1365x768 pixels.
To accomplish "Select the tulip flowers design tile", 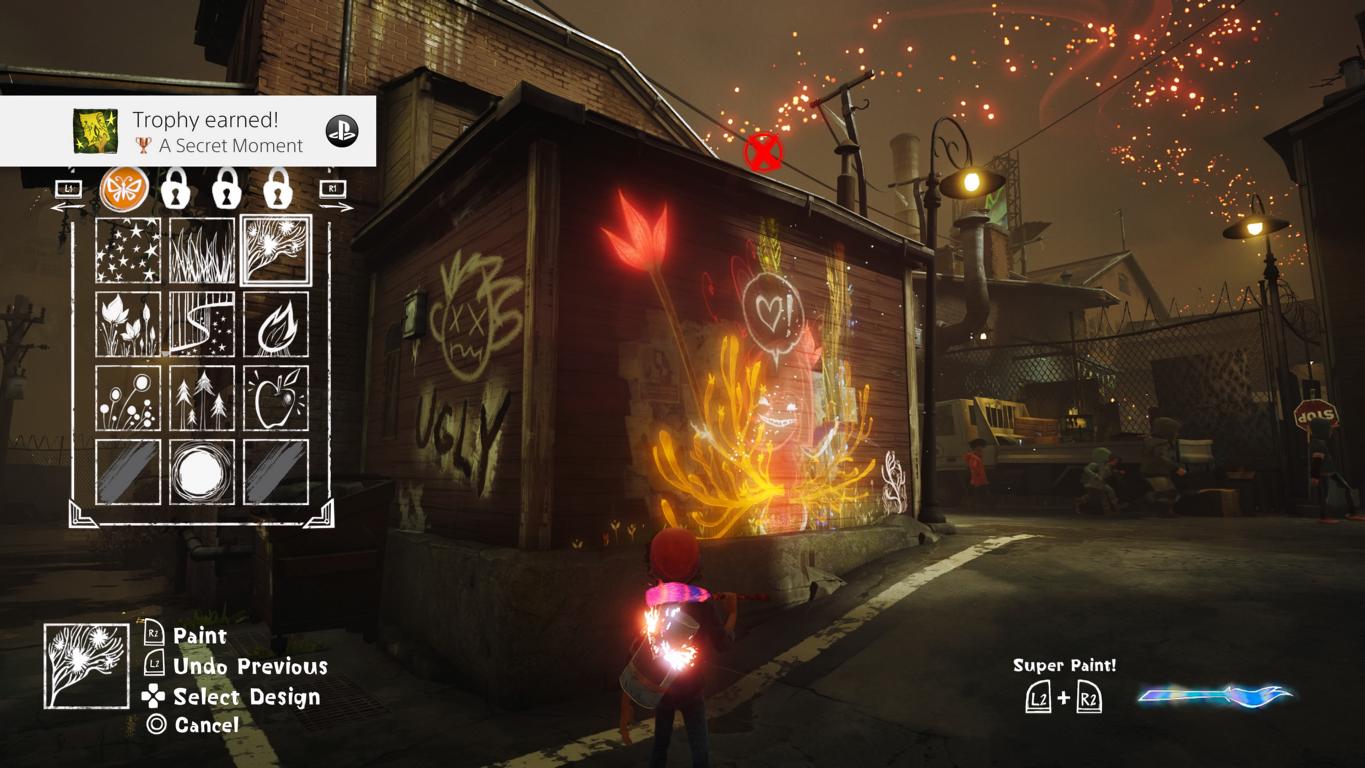I will click(x=128, y=324).
